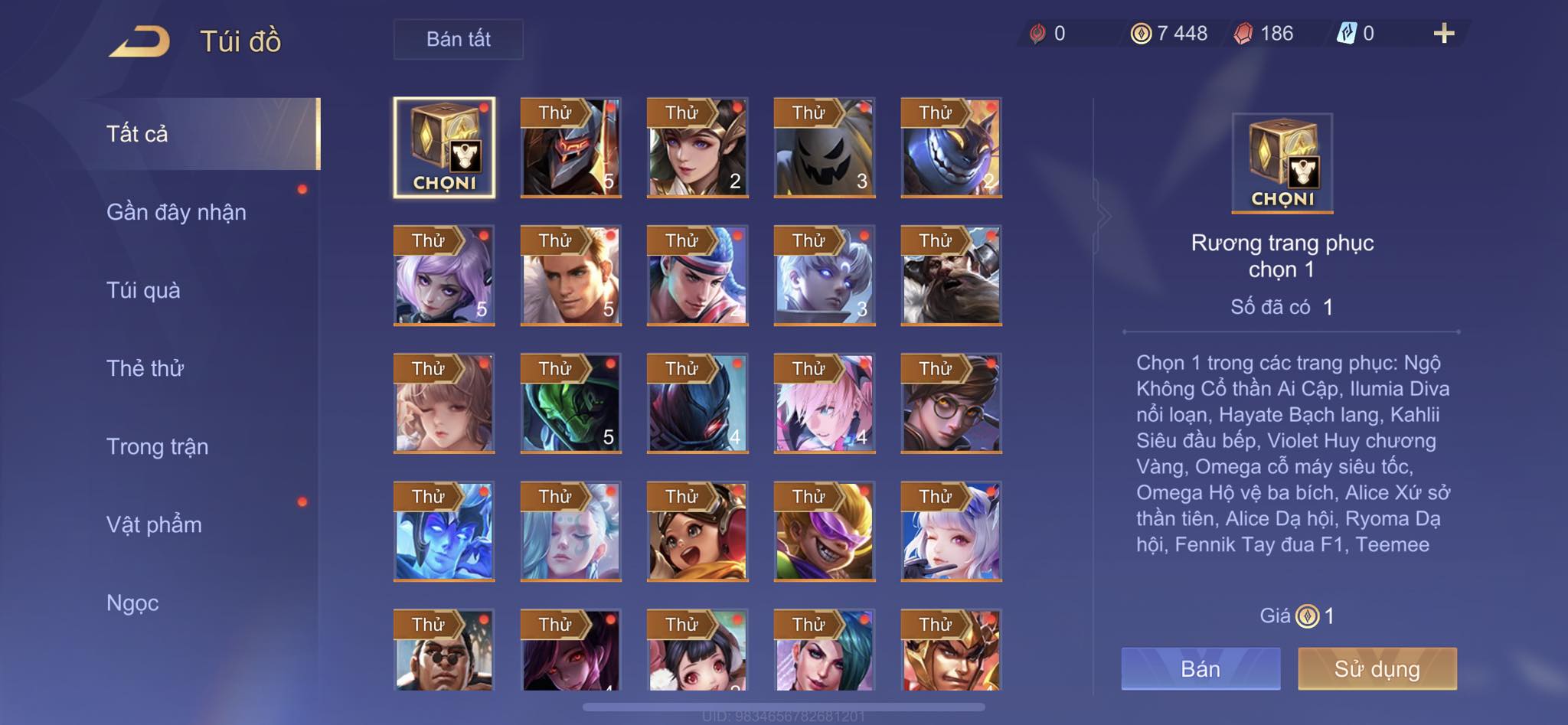Select the green hooded creature trial card
1568x725 pixels.
click(570, 403)
